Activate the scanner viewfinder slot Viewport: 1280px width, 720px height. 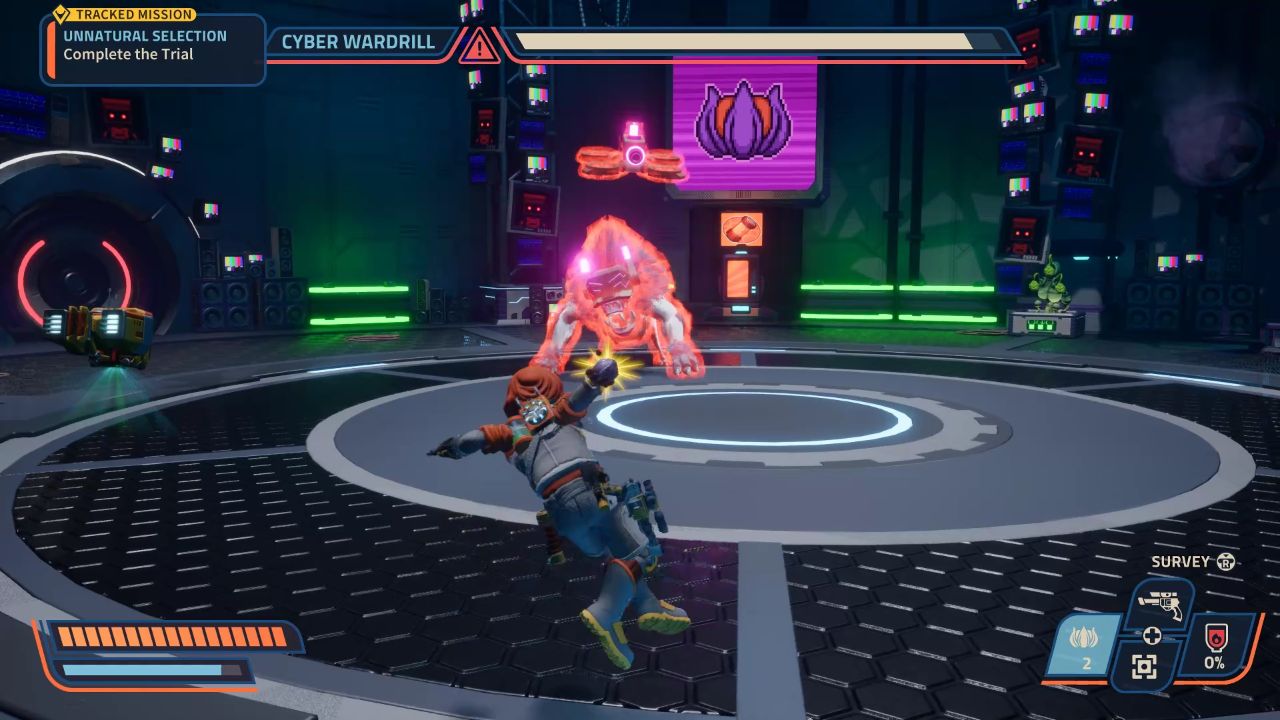pyautogui.click(x=1144, y=667)
